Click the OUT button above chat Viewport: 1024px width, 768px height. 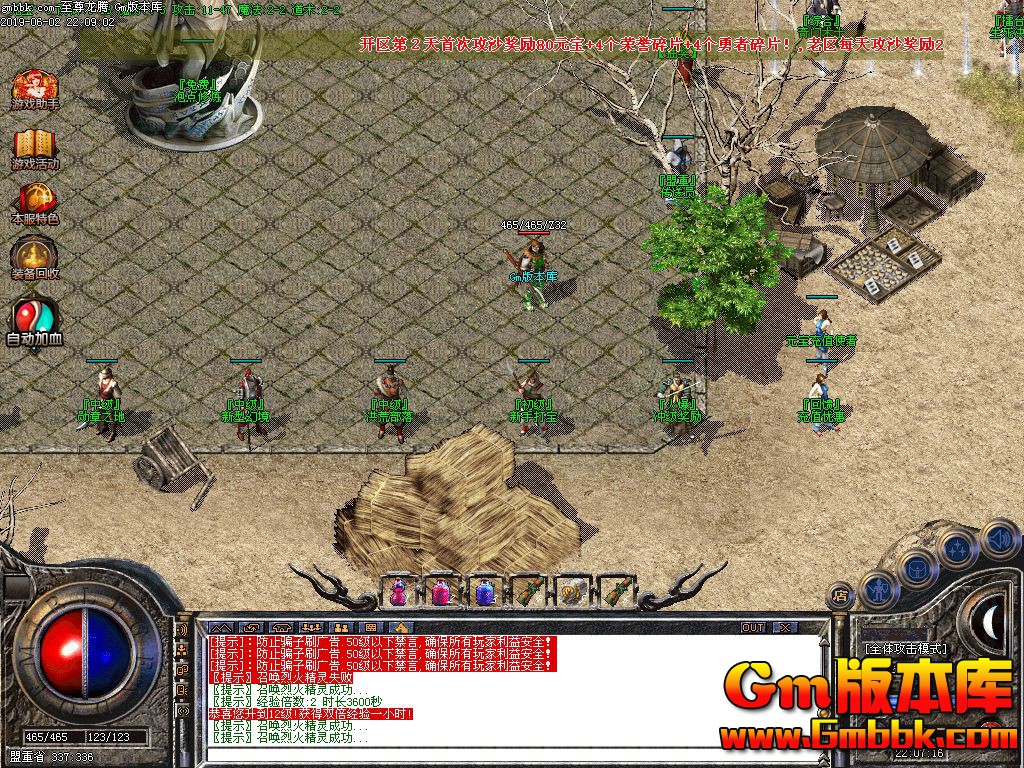pos(753,627)
